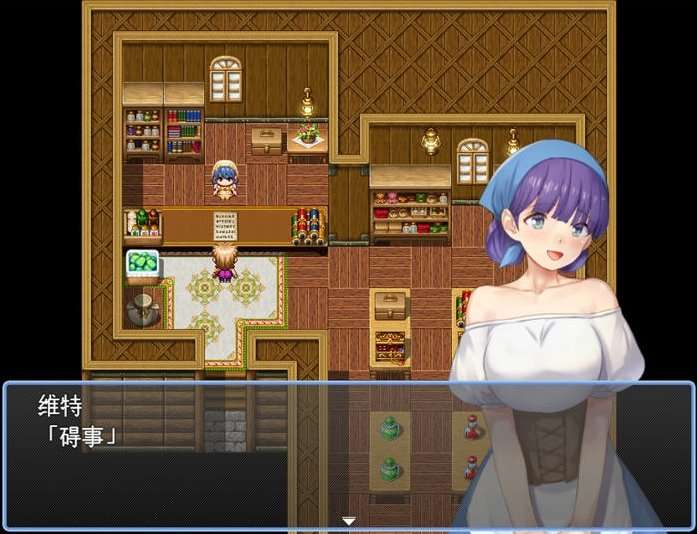Advance dialogue with the white arrow indicator
The width and height of the screenshot is (697, 534).
(349, 521)
